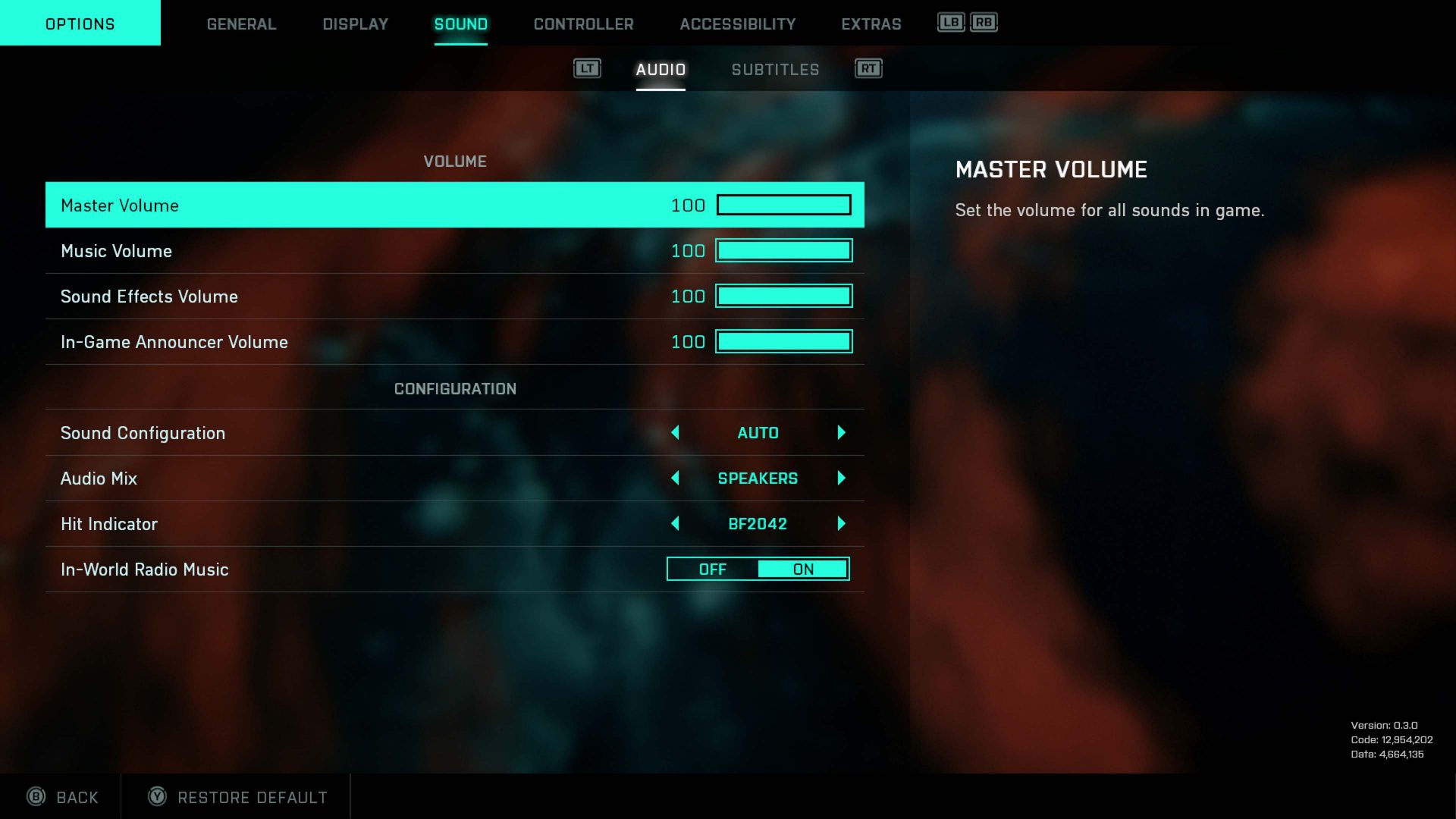Change Hit Indicator using right arrow

[x=841, y=523]
